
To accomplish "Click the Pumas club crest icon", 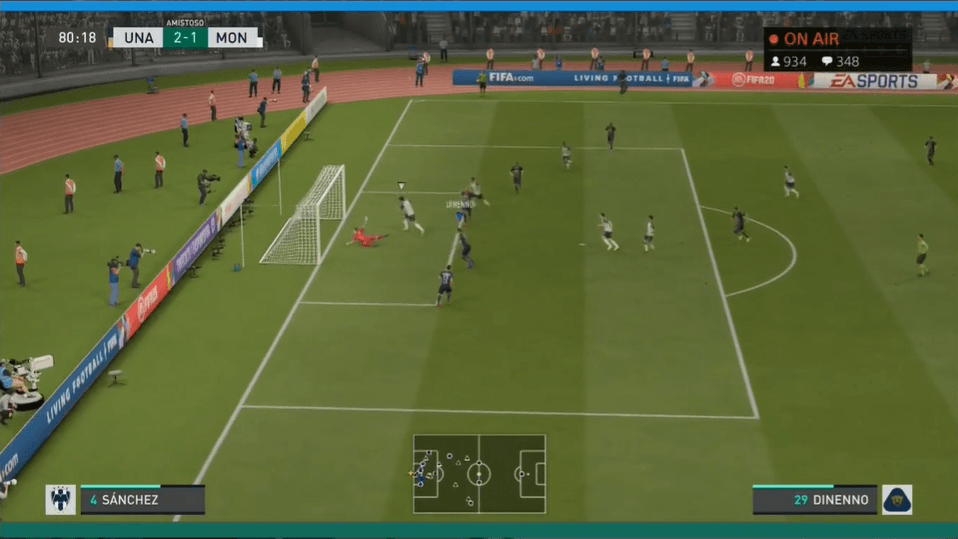I will [896, 499].
